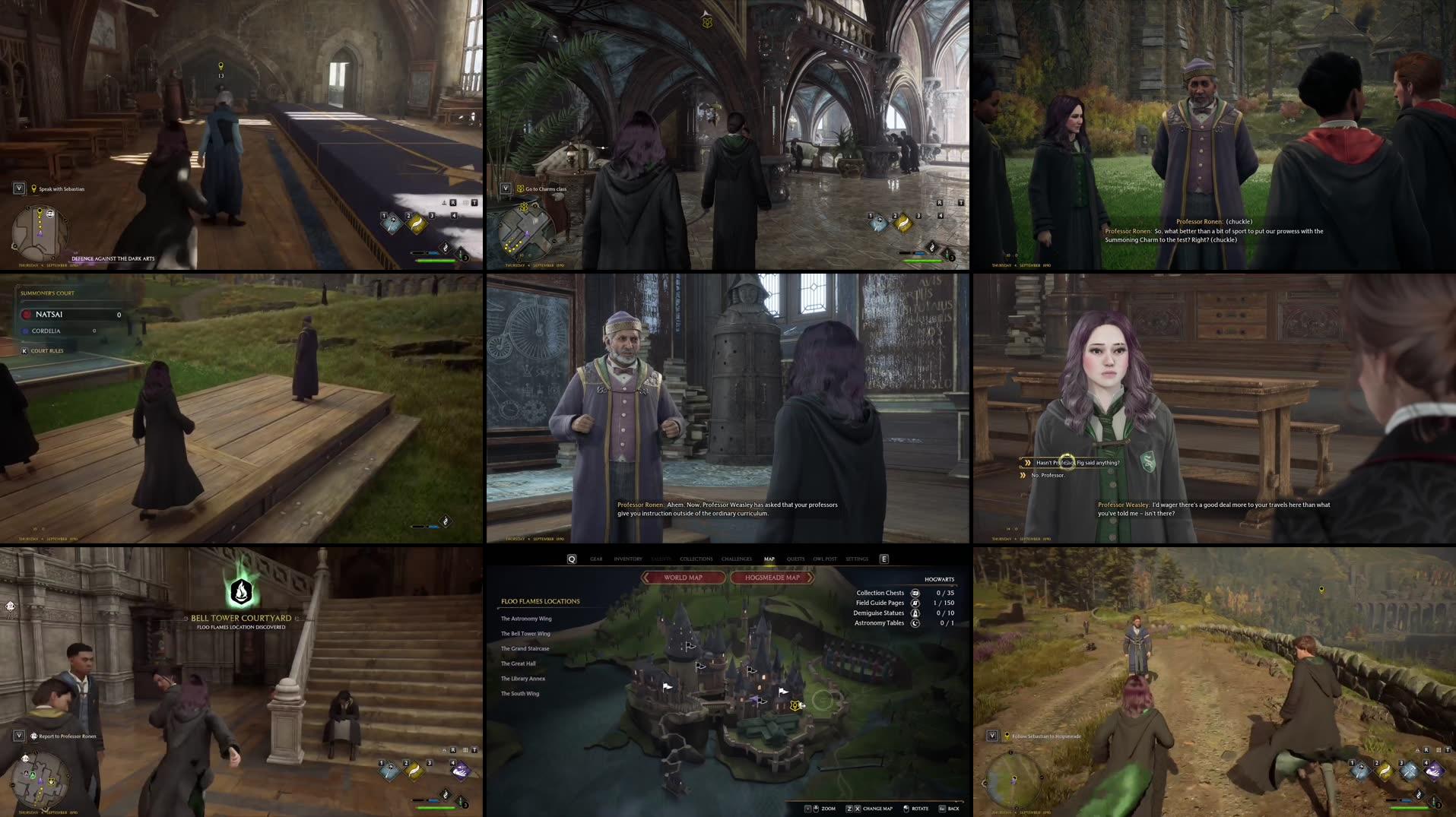Select The Great Hall from Floo Flames list

click(x=518, y=663)
